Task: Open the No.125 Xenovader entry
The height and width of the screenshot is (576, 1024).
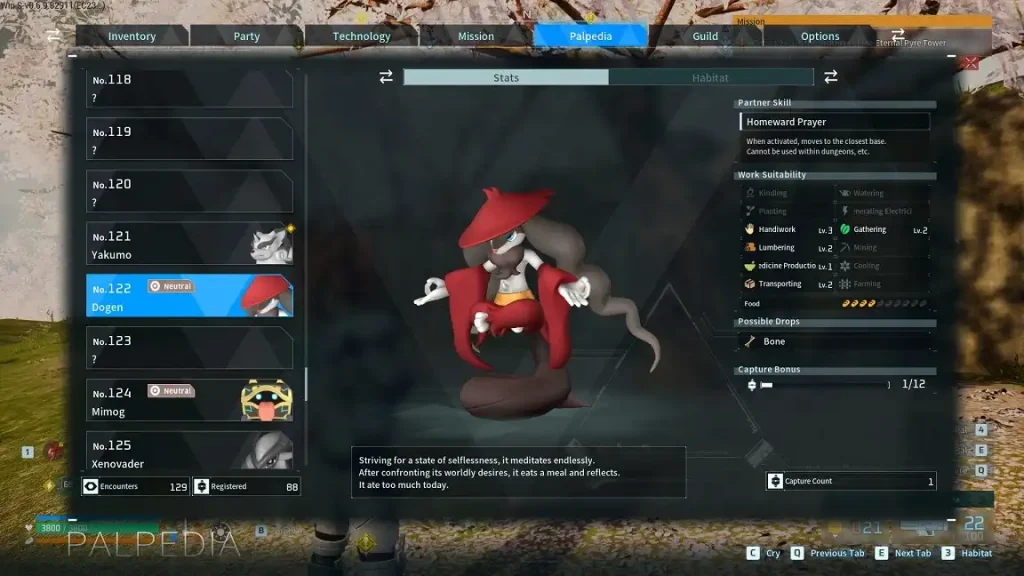Action: [x=190, y=451]
